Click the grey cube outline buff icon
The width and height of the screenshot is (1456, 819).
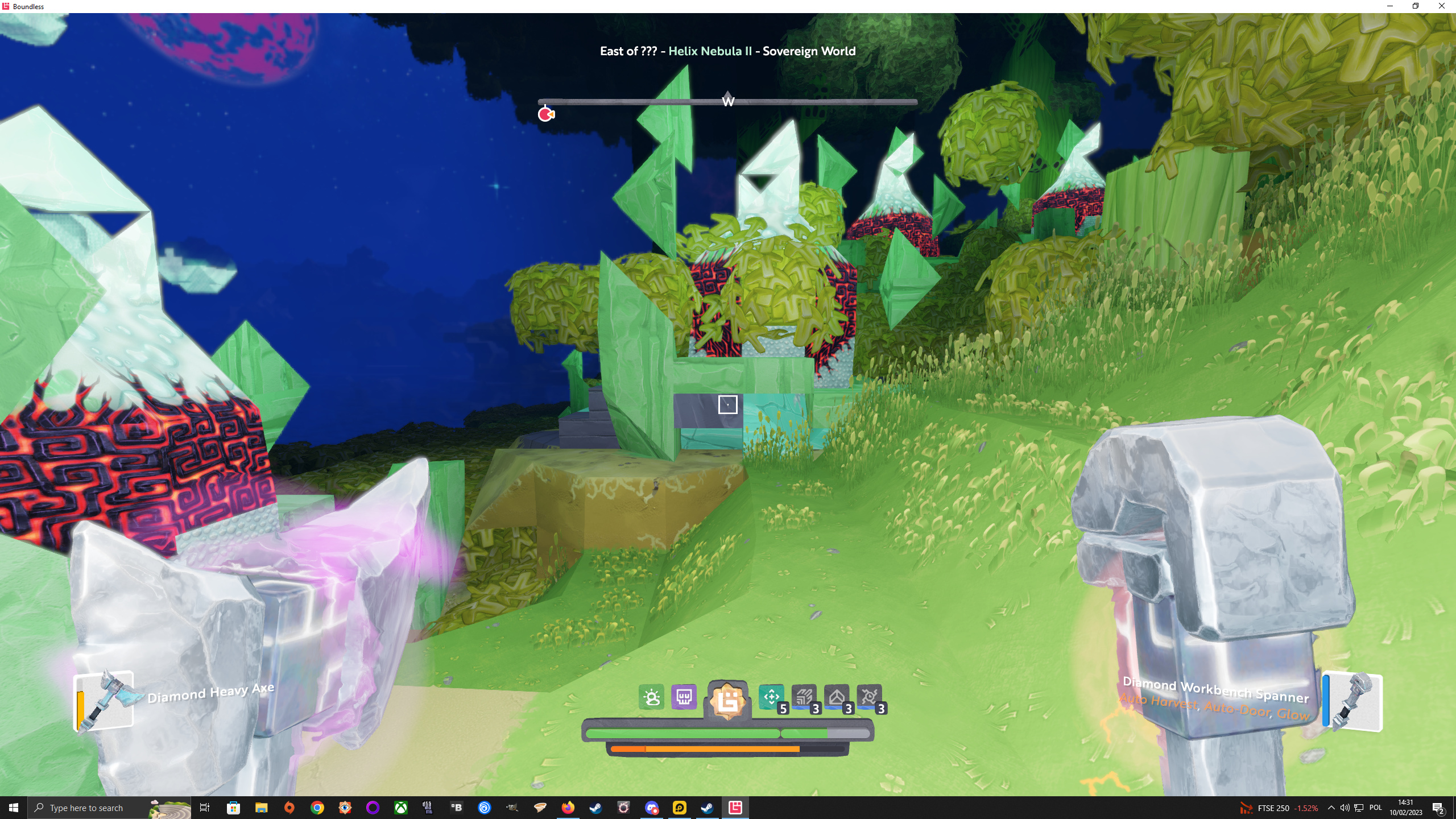(x=837, y=697)
